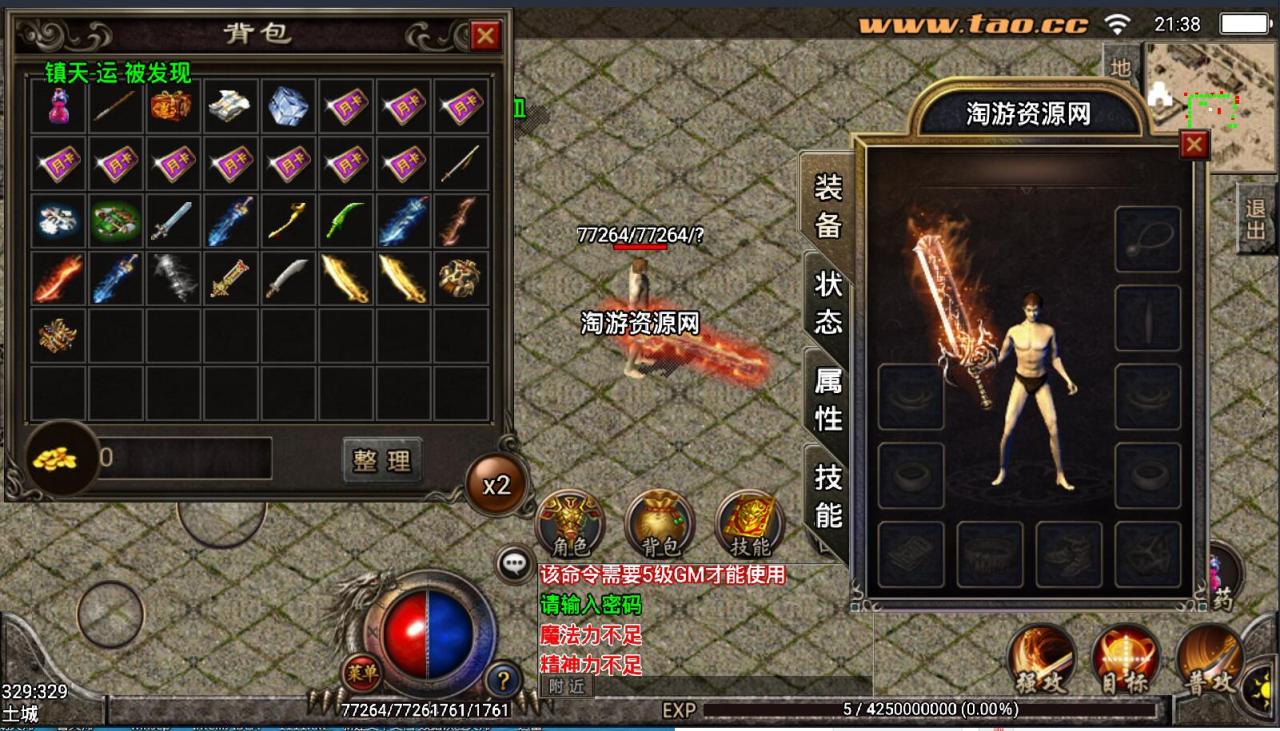This screenshot has width=1280, height=731.
Task: Select the blue crystal item slot
Action: pos(289,107)
